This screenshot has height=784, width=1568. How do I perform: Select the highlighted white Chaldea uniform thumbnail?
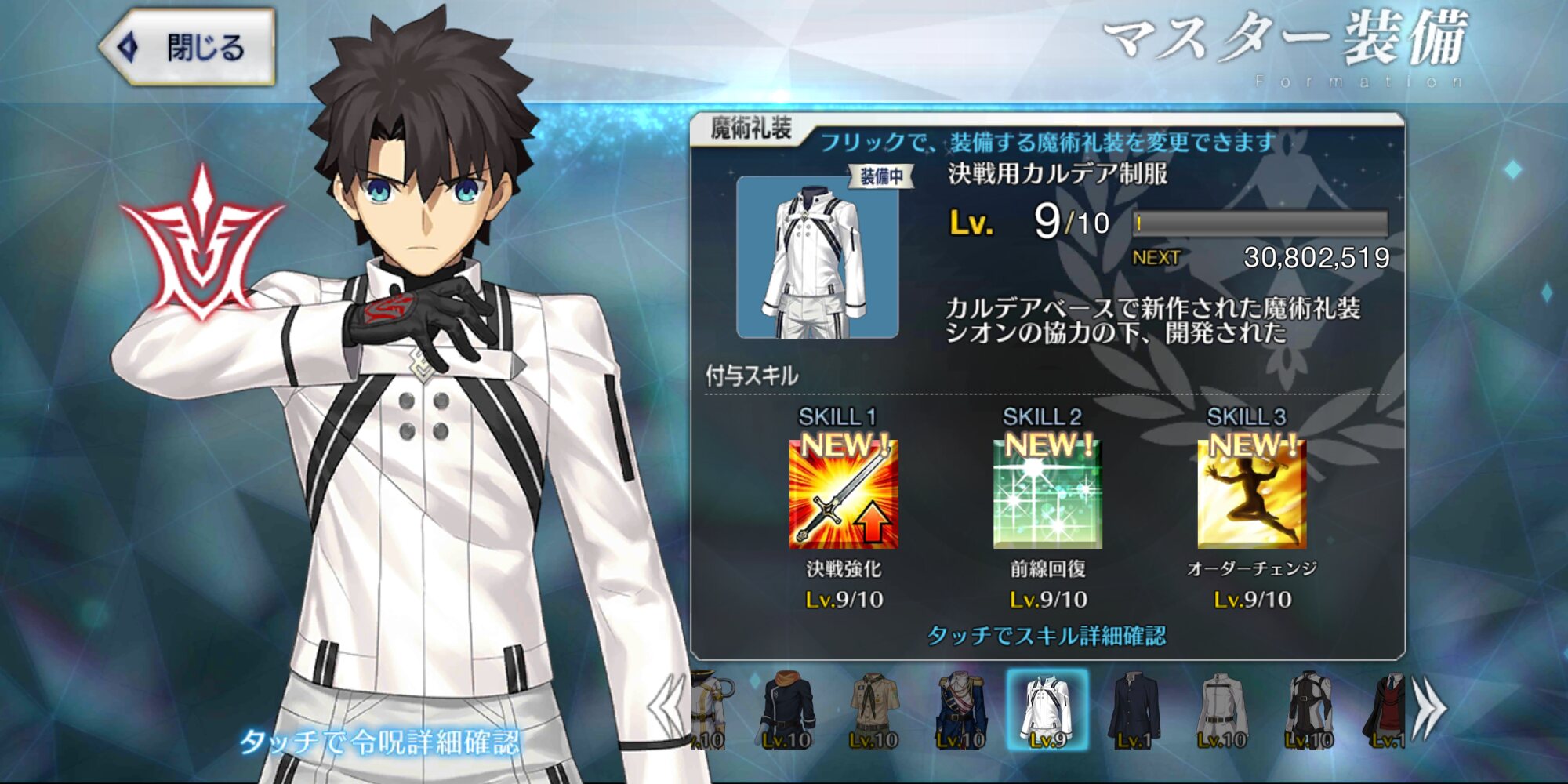[x=1047, y=710]
